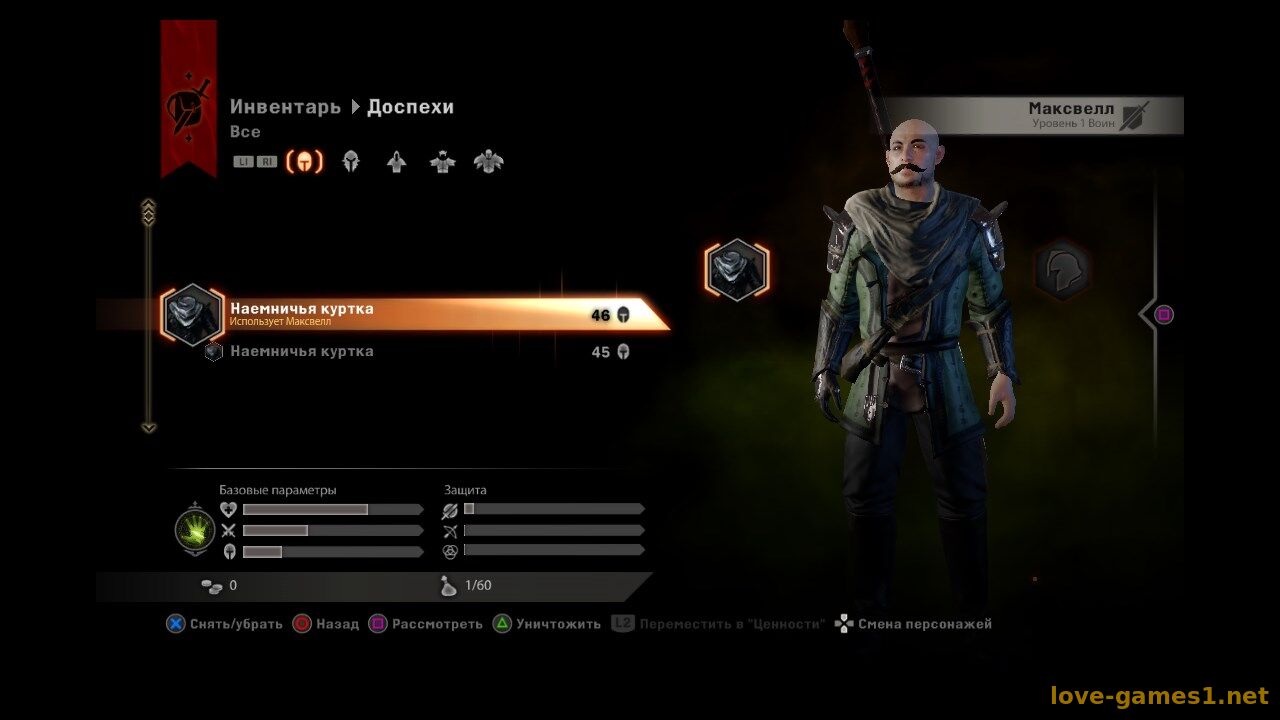Click the up arrow above the item list
Viewport: 1280px width, 720px height.
[x=149, y=211]
